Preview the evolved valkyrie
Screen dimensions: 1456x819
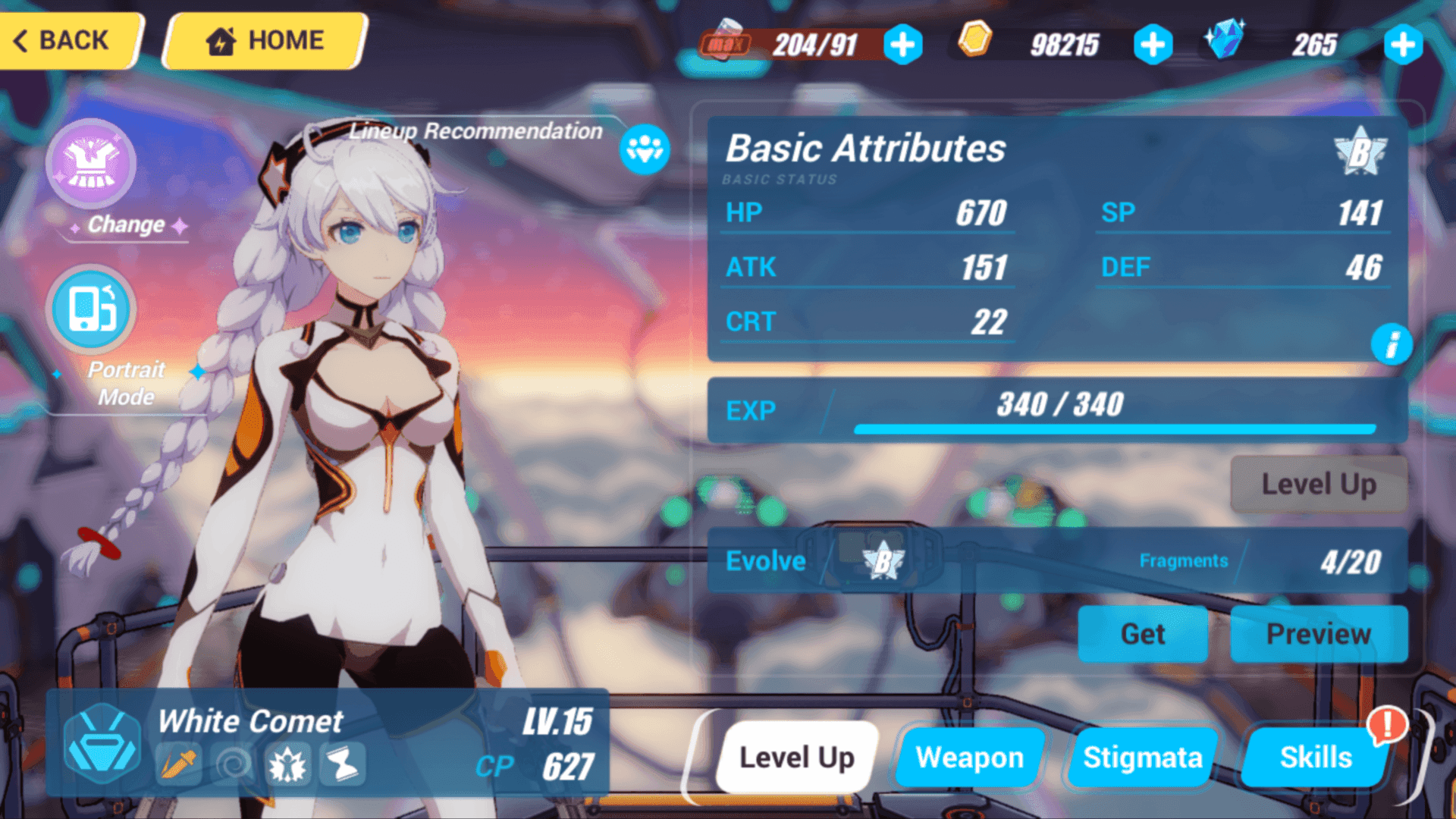pyautogui.click(x=1319, y=634)
